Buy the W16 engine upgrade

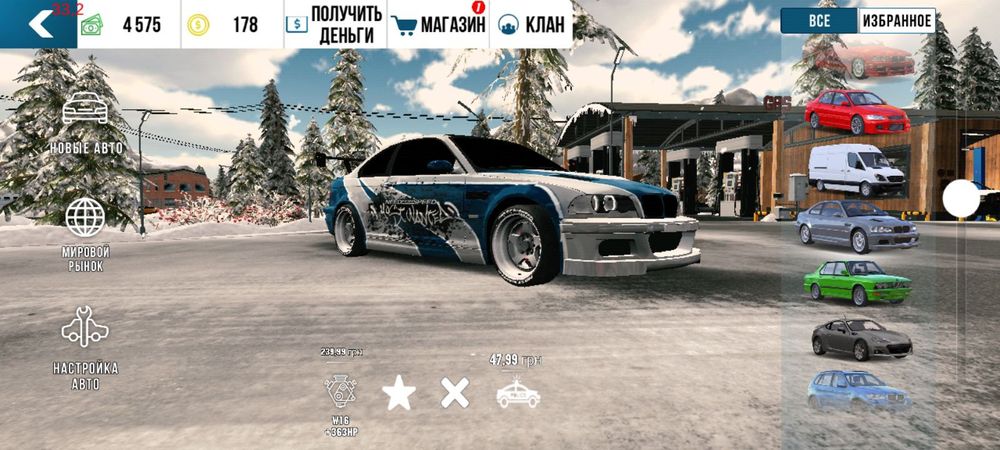pos(341,392)
